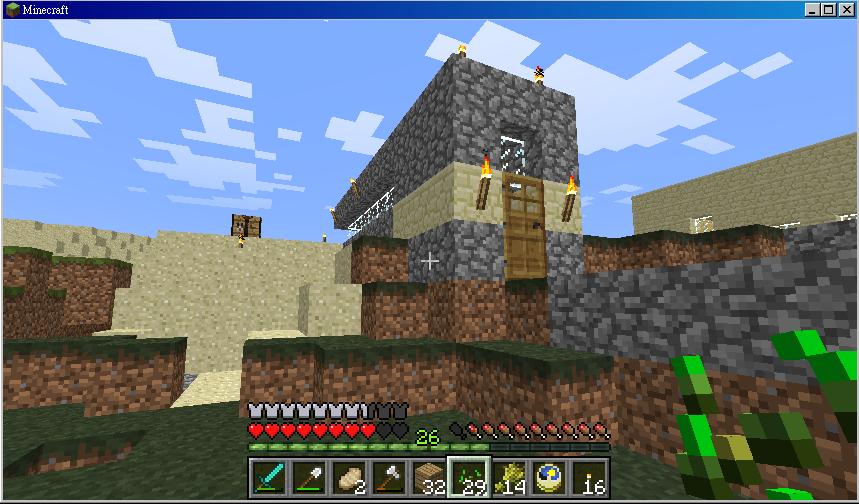Select the seeds stack of 29

(x=468, y=477)
